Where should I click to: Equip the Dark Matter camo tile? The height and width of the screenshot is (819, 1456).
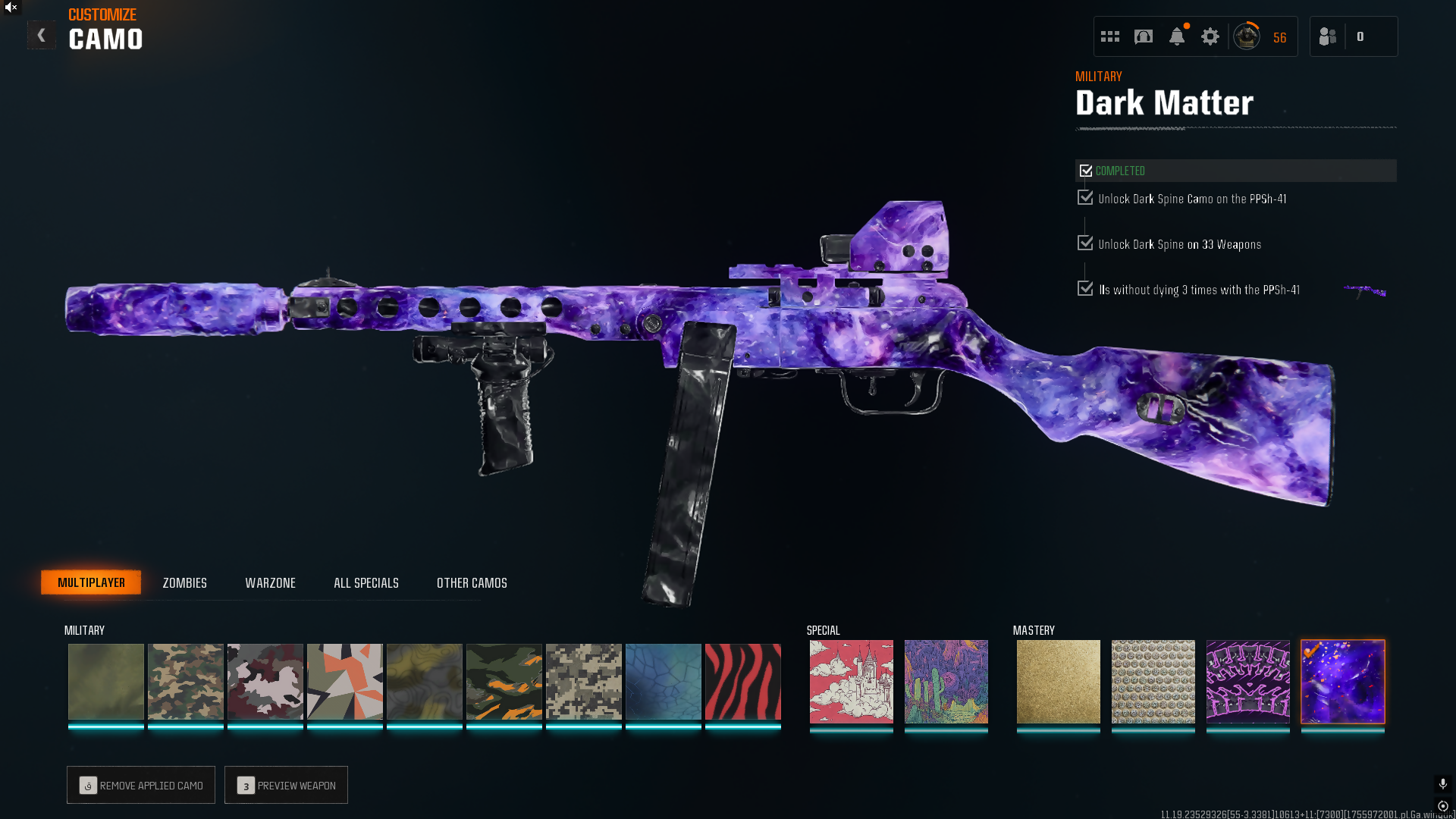click(1342, 681)
